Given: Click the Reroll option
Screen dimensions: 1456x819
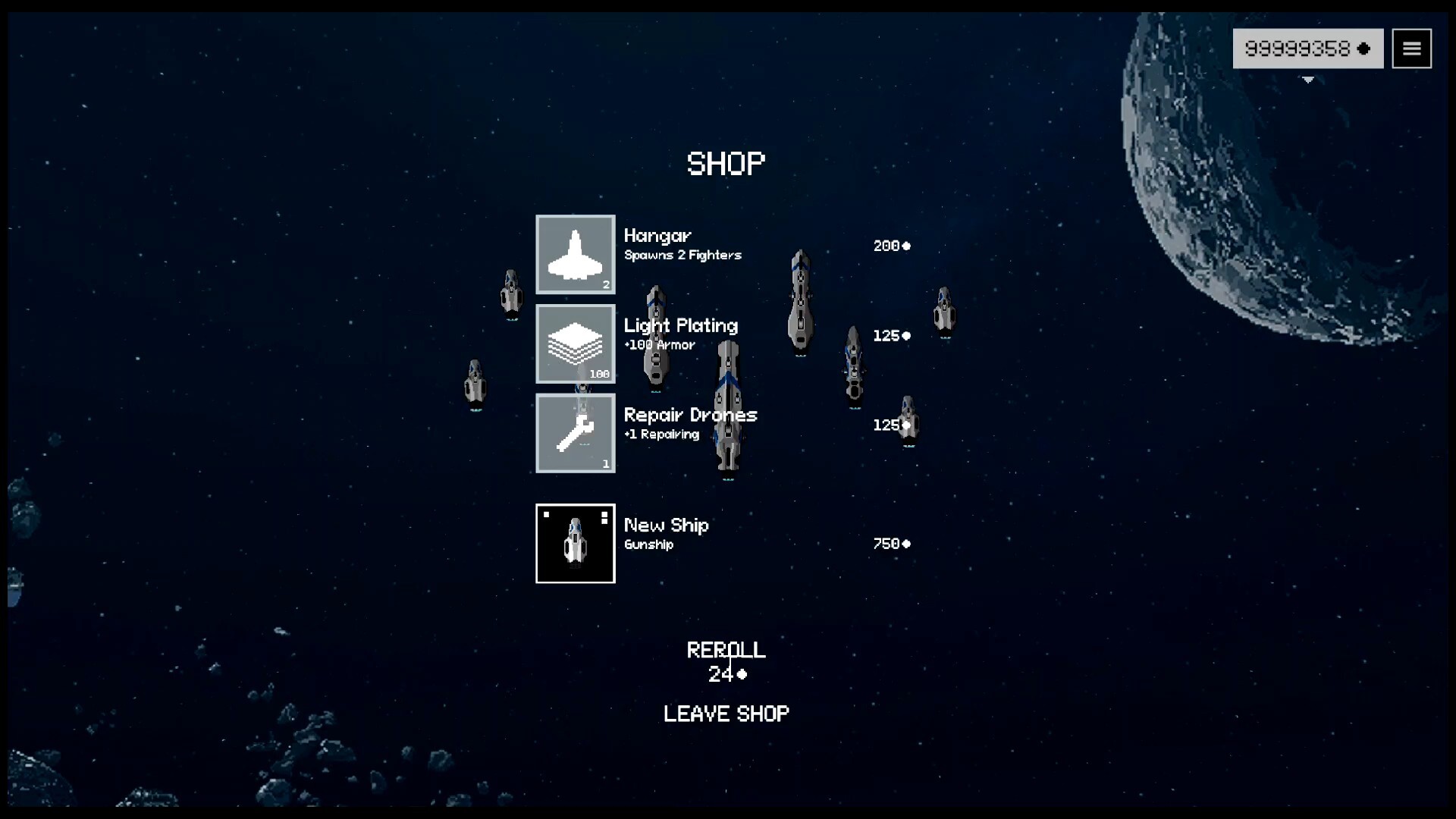Looking at the screenshot, I should point(726,649).
